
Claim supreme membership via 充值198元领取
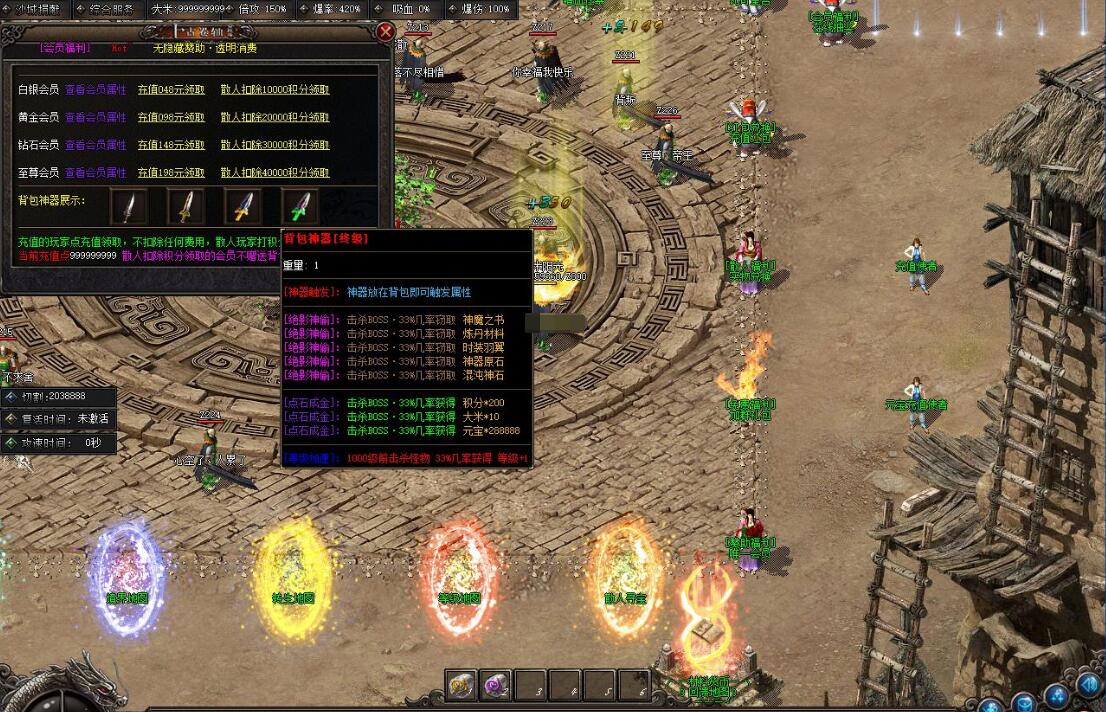pyautogui.click(x=171, y=173)
